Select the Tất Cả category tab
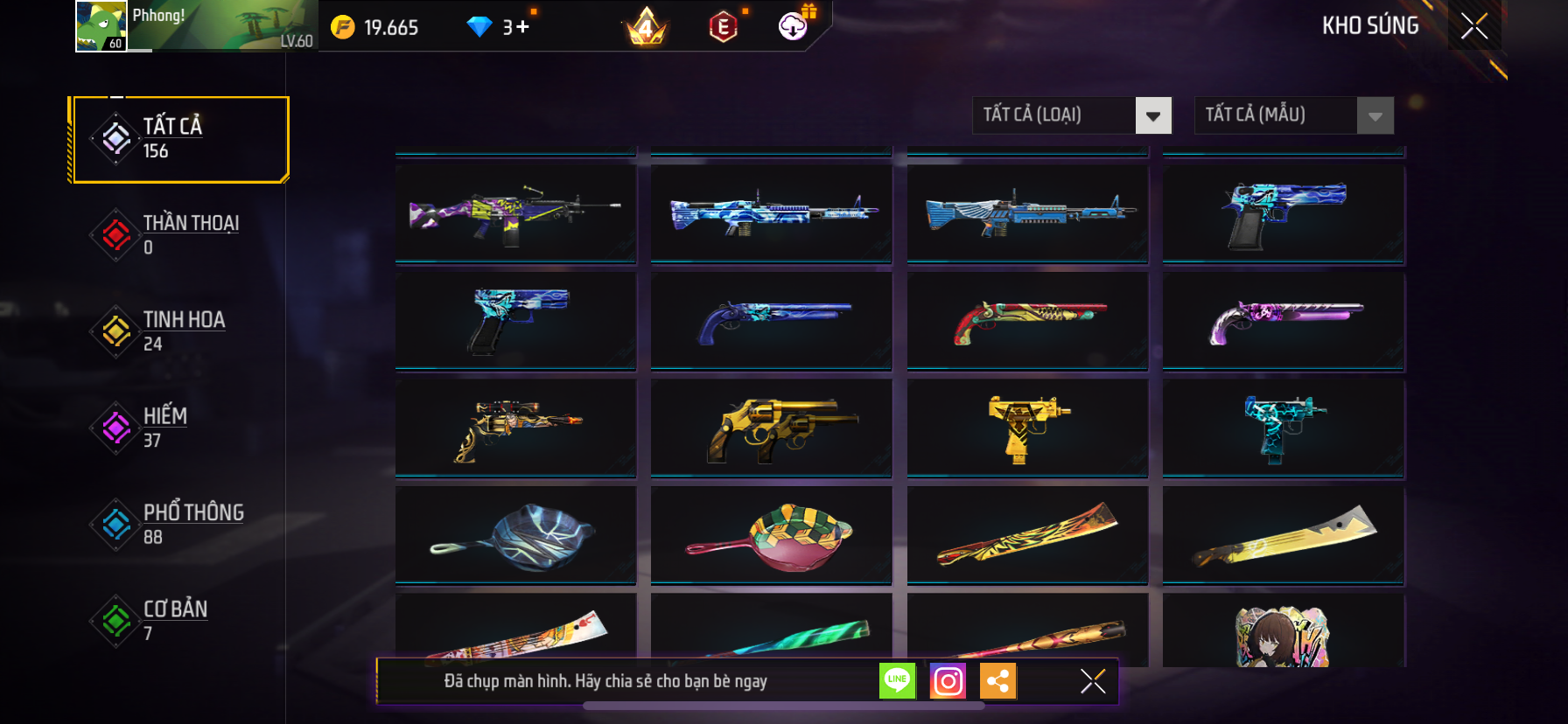 click(180, 139)
